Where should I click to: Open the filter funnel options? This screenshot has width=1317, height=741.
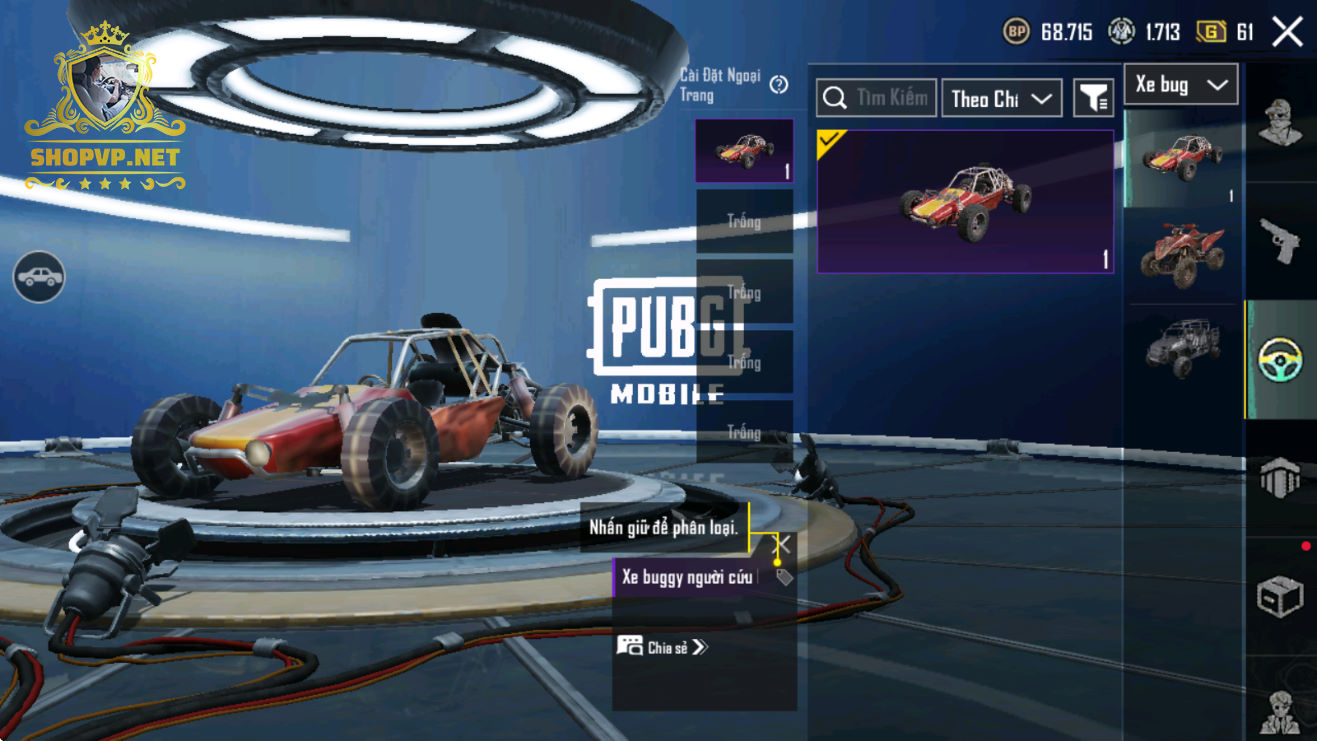tap(1094, 98)
